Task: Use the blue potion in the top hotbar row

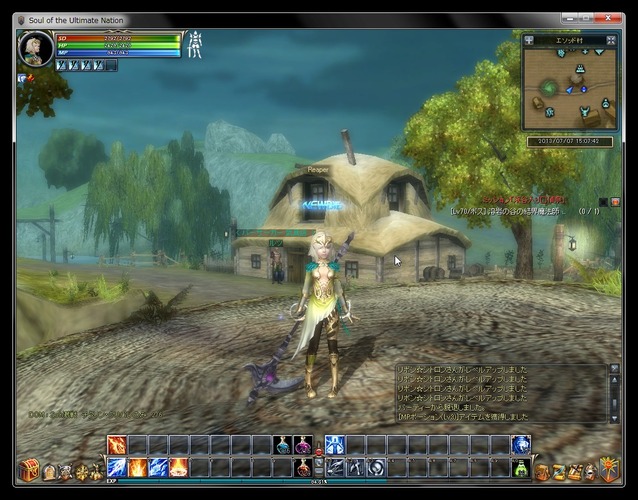Action: point(282,445)
